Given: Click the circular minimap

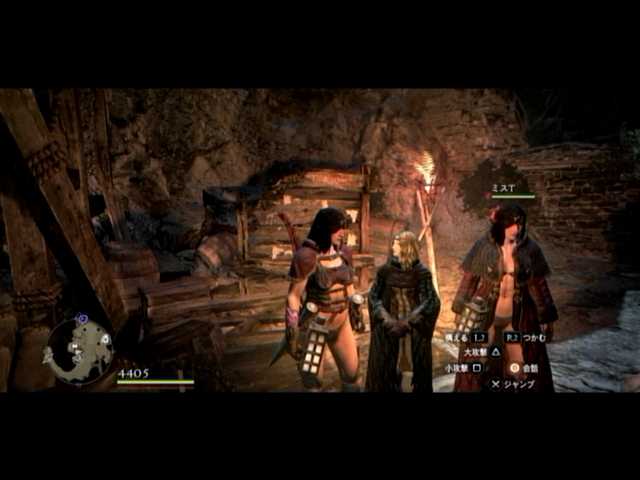Looking at the screenshot, I should [x=79, y=350].
